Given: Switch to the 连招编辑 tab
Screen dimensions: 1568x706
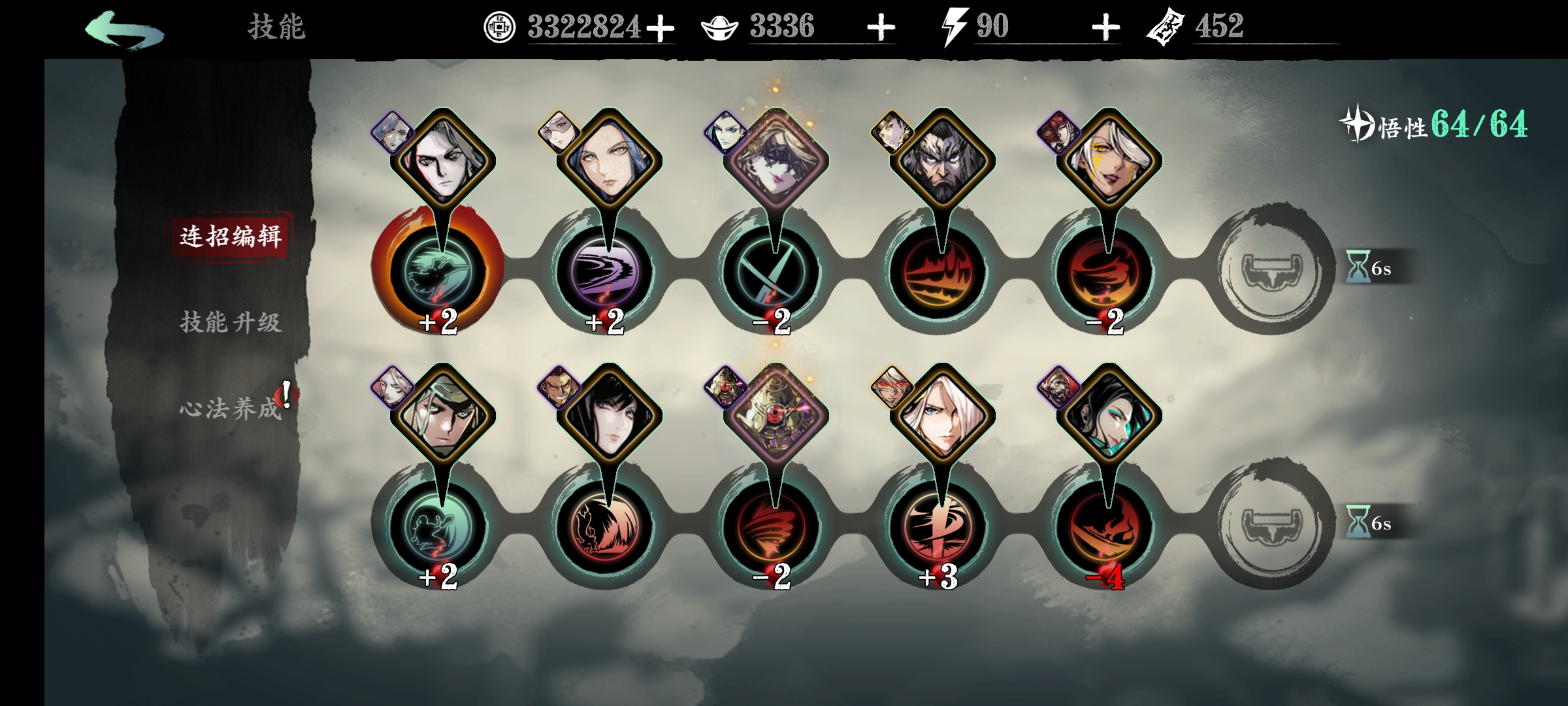Looking at the screenshot, I should tap(231, 236).
